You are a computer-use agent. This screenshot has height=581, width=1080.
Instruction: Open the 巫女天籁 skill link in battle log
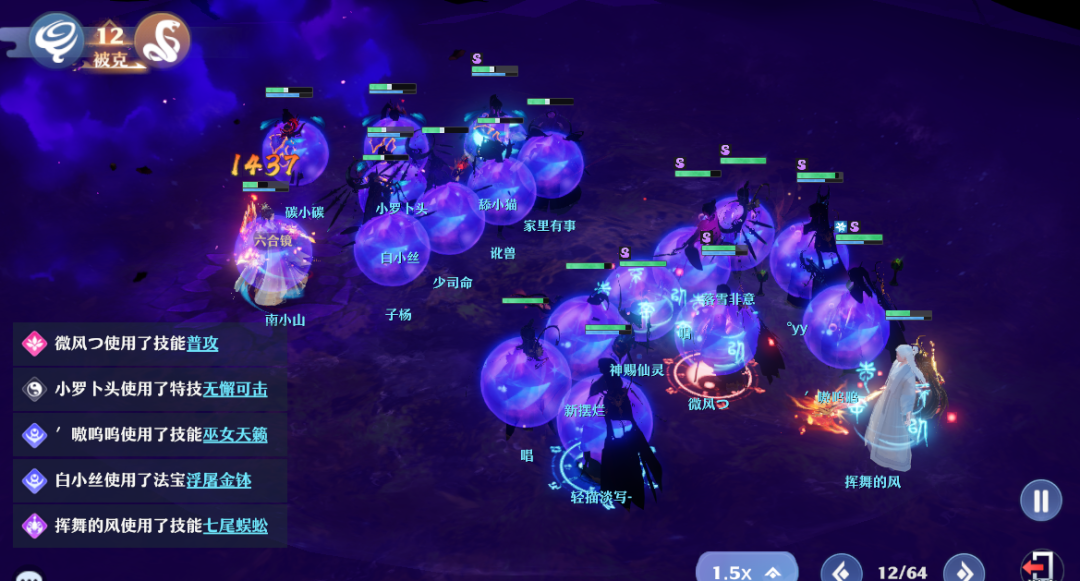pyautogui.click(x=235, y=435)
